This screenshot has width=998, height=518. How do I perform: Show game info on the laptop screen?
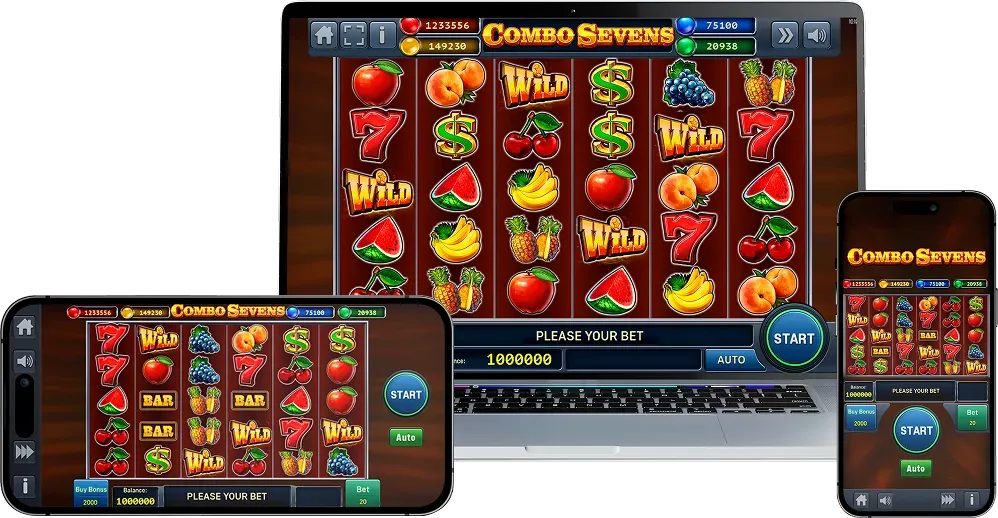[383, 34]
